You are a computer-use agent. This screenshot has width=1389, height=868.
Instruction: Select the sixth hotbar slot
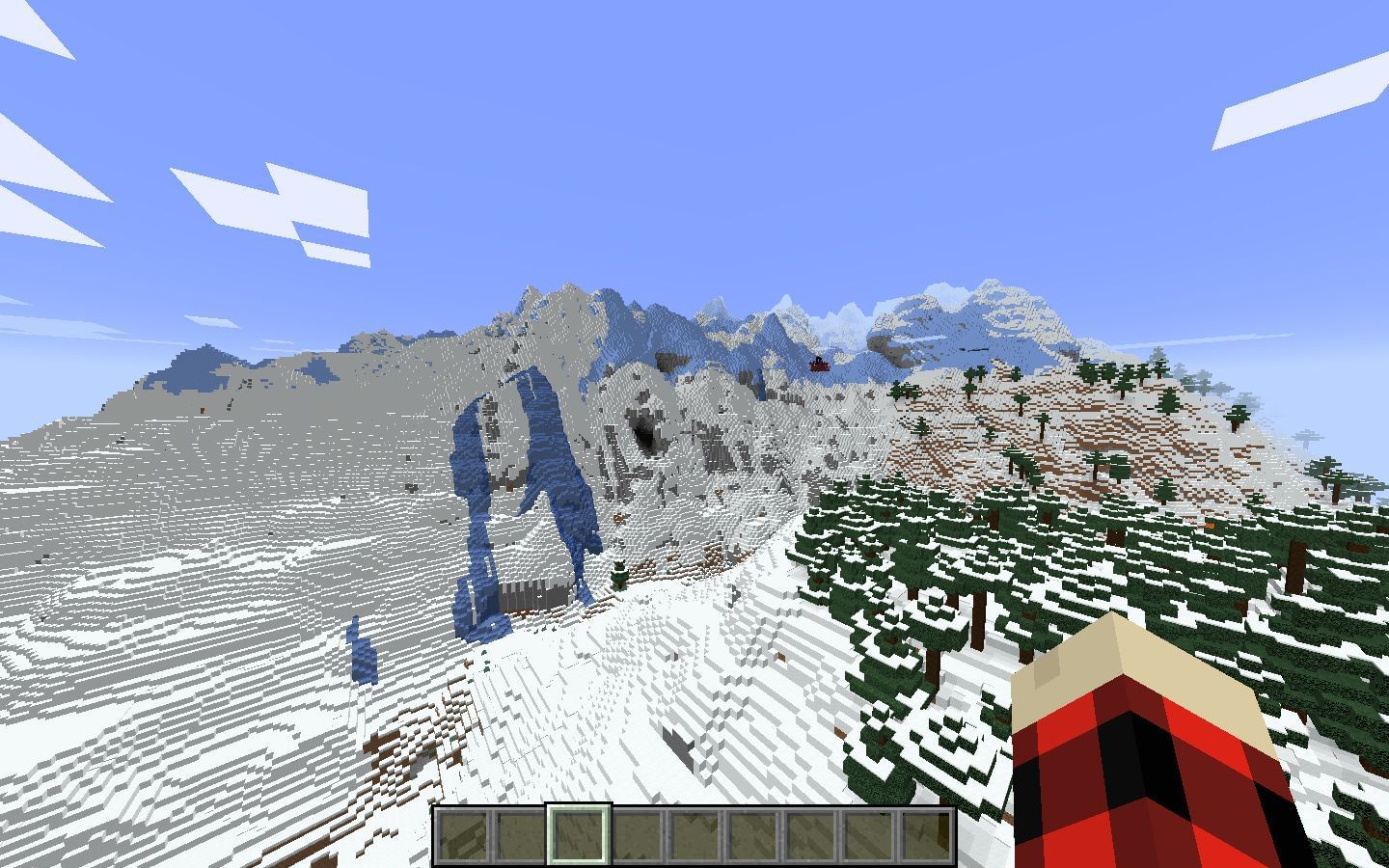click(753, 835)
